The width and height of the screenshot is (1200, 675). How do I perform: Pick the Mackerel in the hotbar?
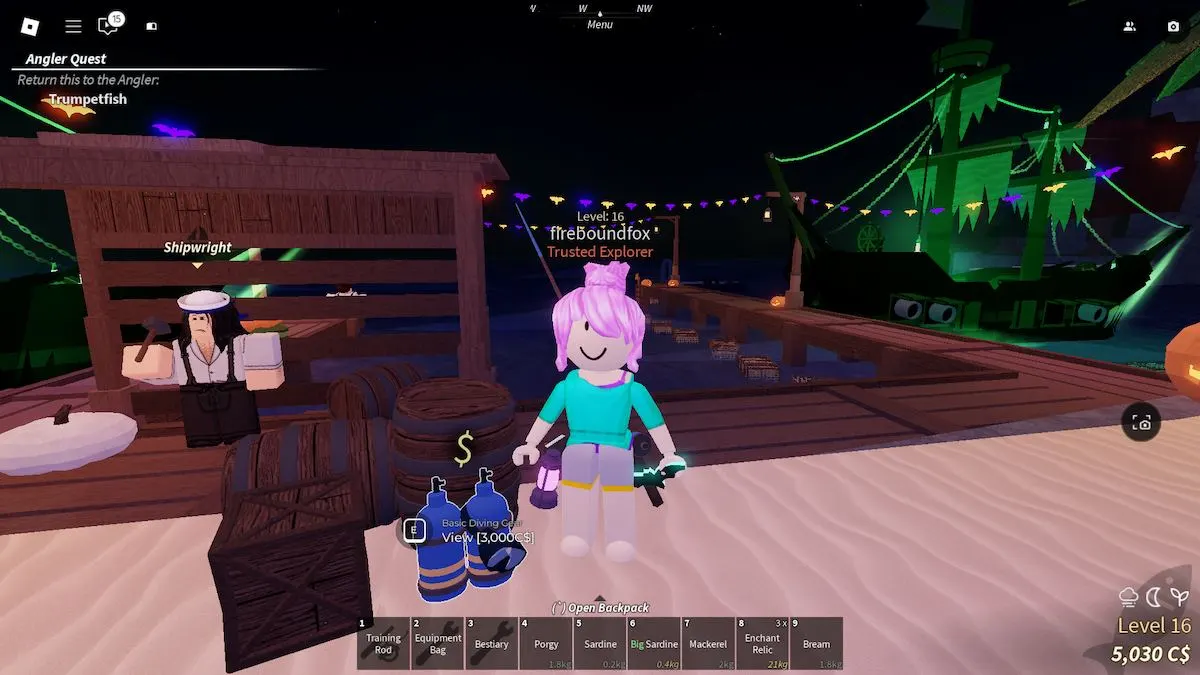pos(708,643)
